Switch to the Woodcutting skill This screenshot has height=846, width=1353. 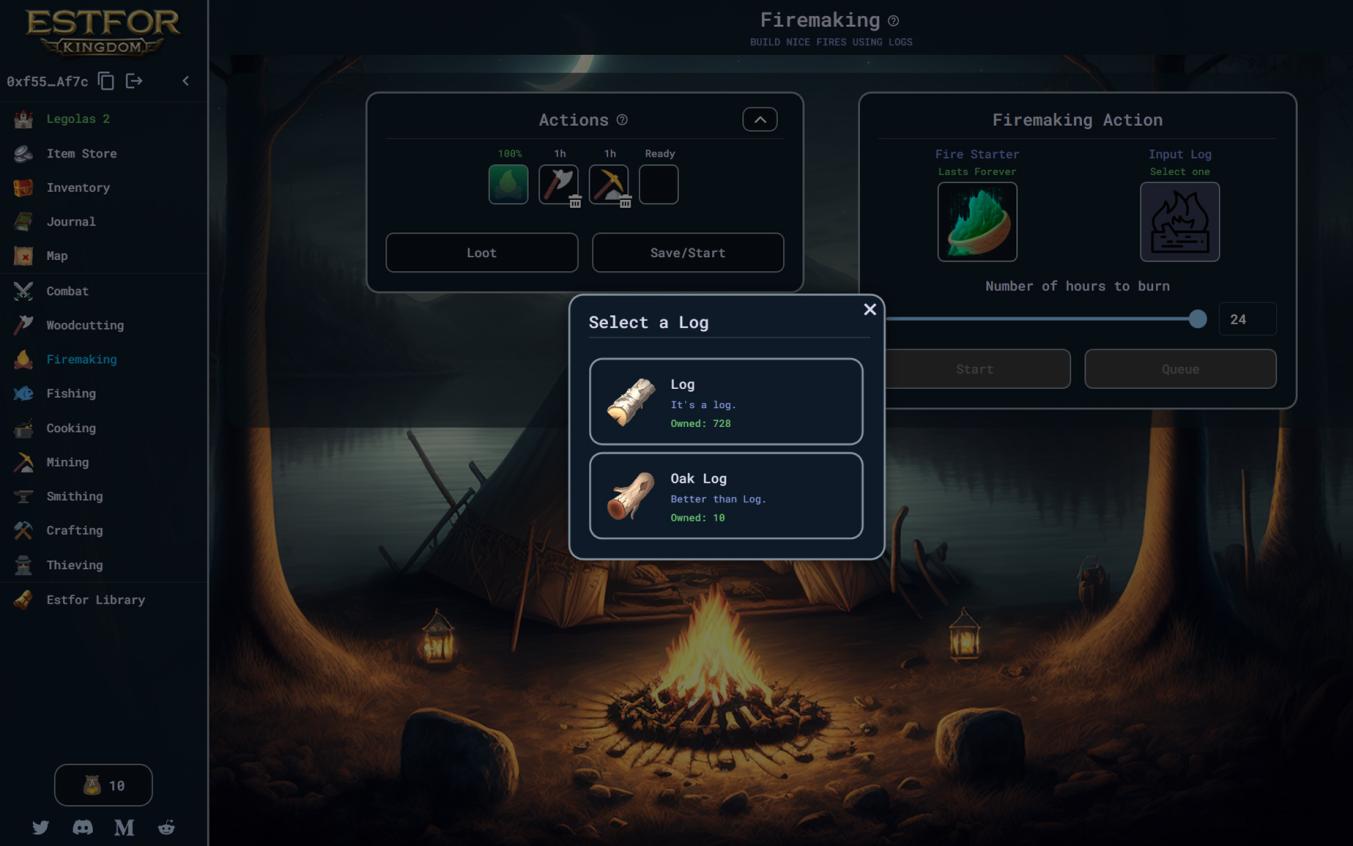(84, 325)
